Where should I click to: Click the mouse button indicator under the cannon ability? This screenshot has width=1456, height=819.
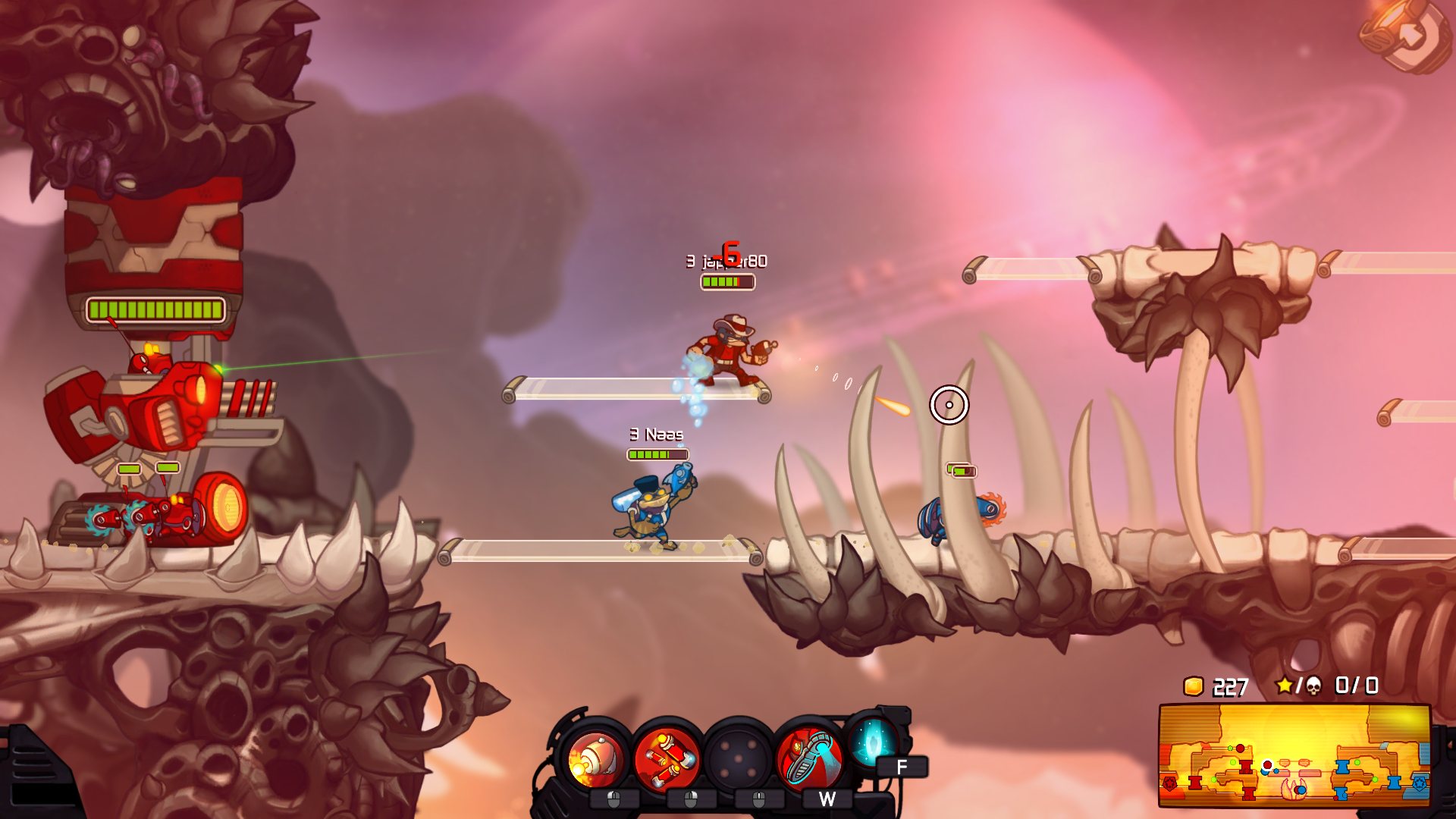coord(613,801)
